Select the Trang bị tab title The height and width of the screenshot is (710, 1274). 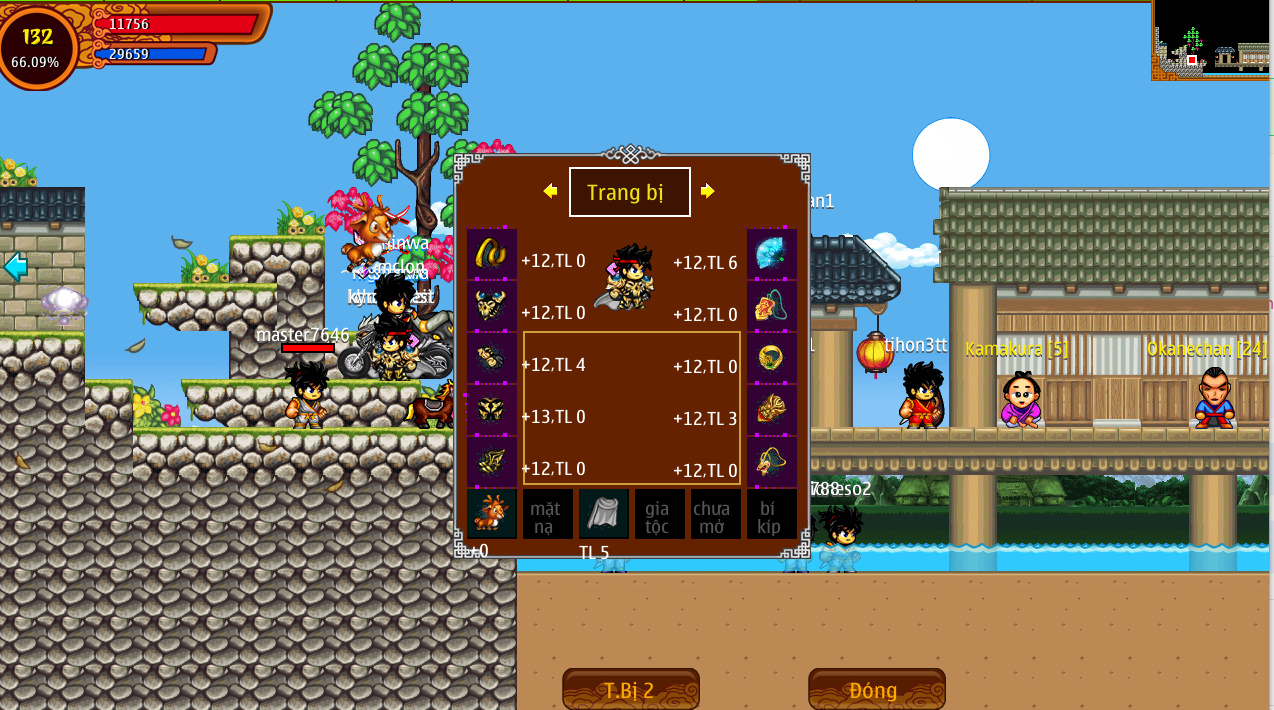coord(629,192)
